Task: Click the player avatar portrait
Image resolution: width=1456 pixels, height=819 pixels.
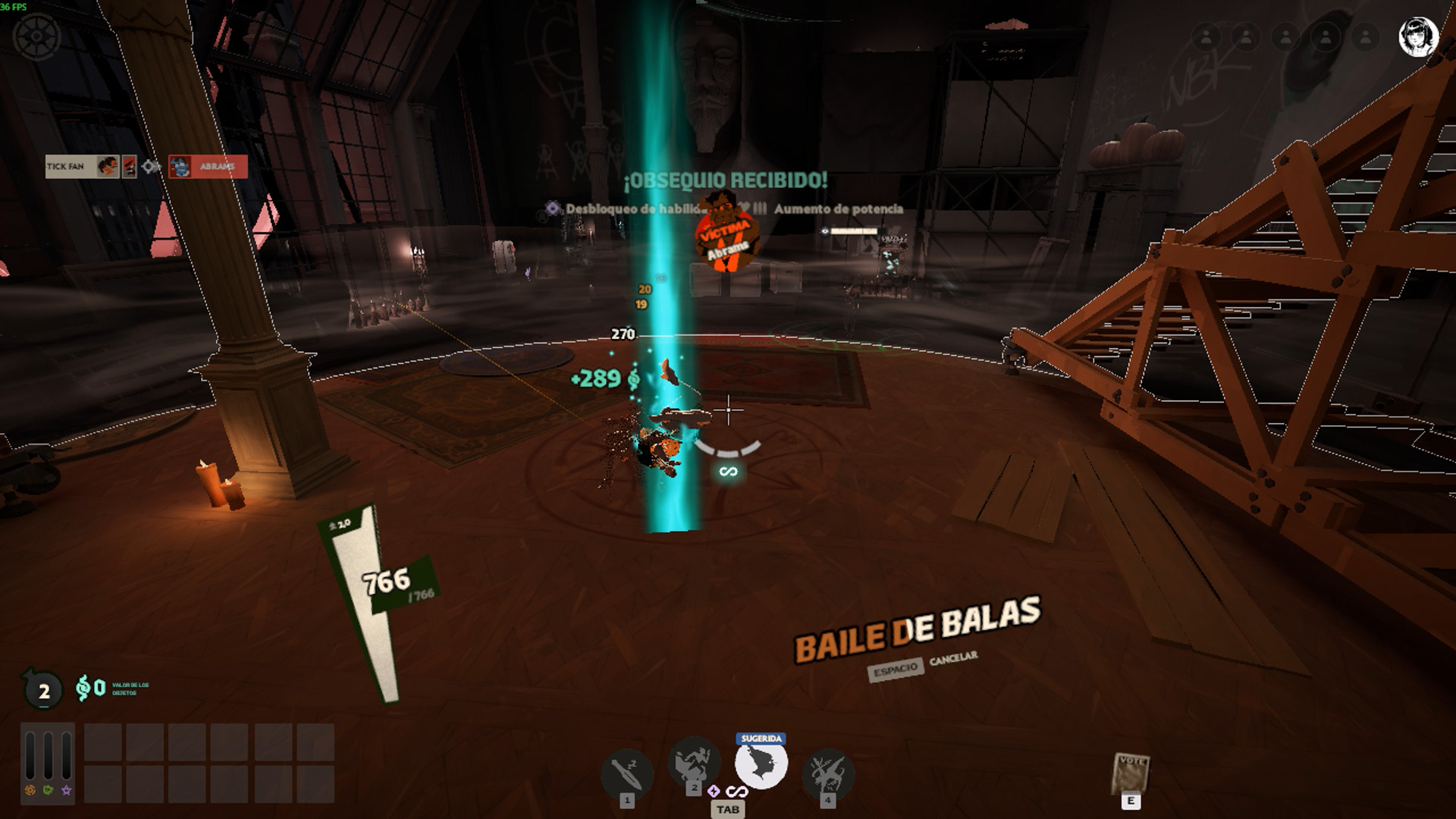Action: pyautogui.click(x=1418, y=37)
